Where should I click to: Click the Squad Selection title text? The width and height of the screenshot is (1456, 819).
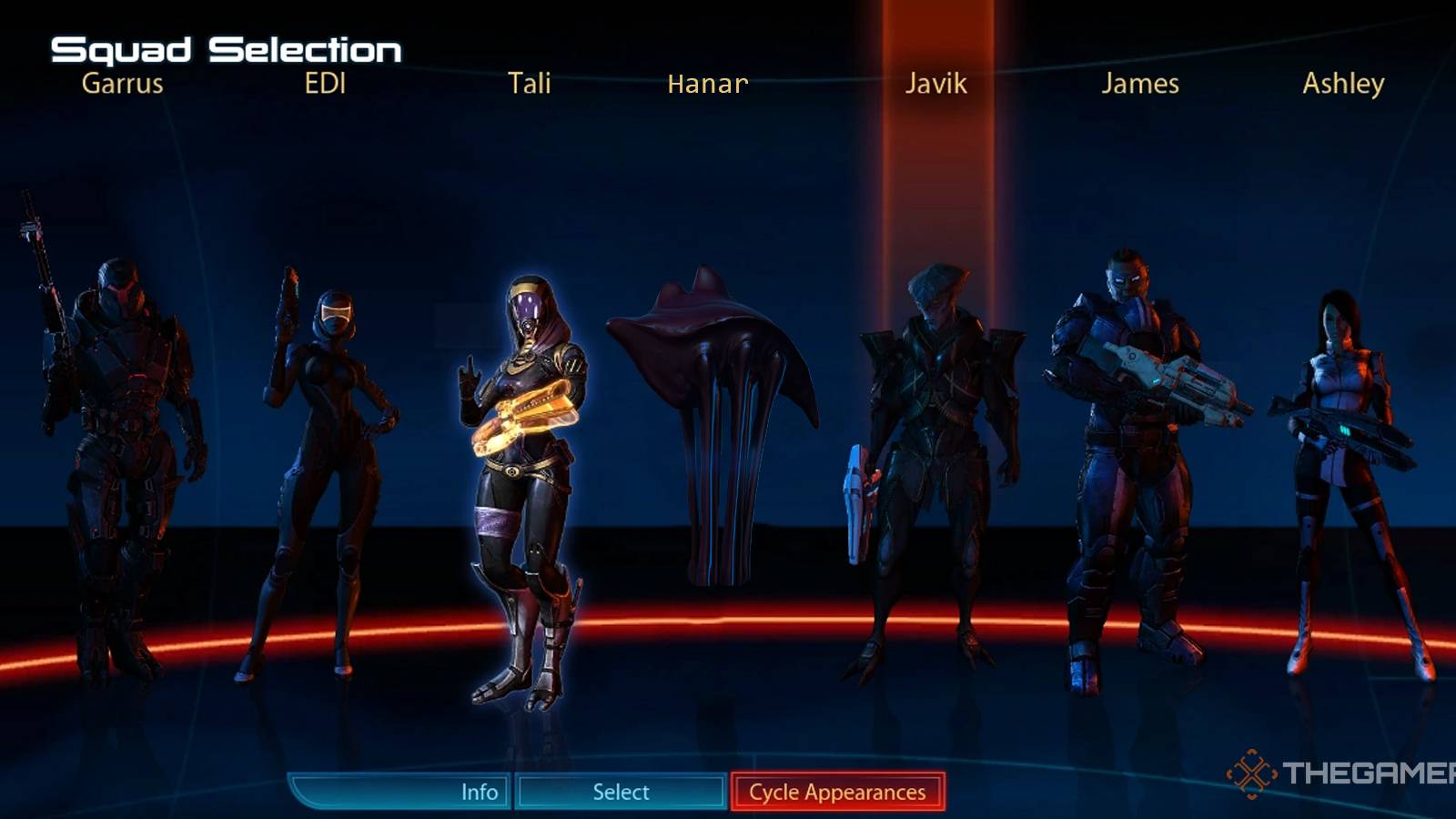(226, 47)
